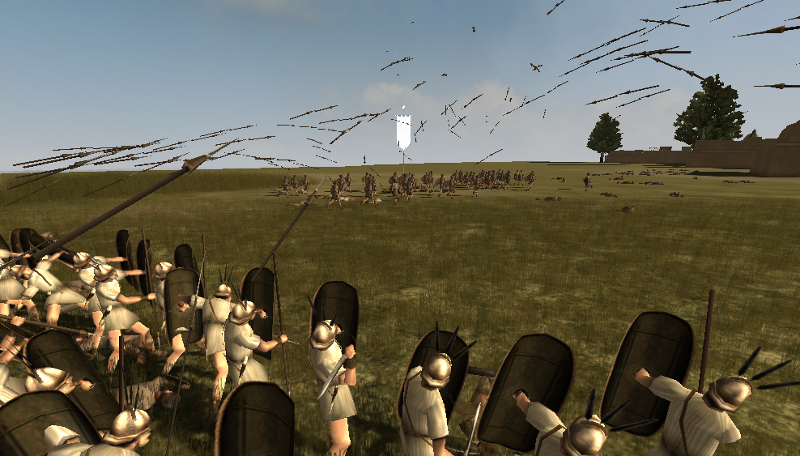Select the enemy unit's white banner
800x456 pixels.
[x=403, y=129]
